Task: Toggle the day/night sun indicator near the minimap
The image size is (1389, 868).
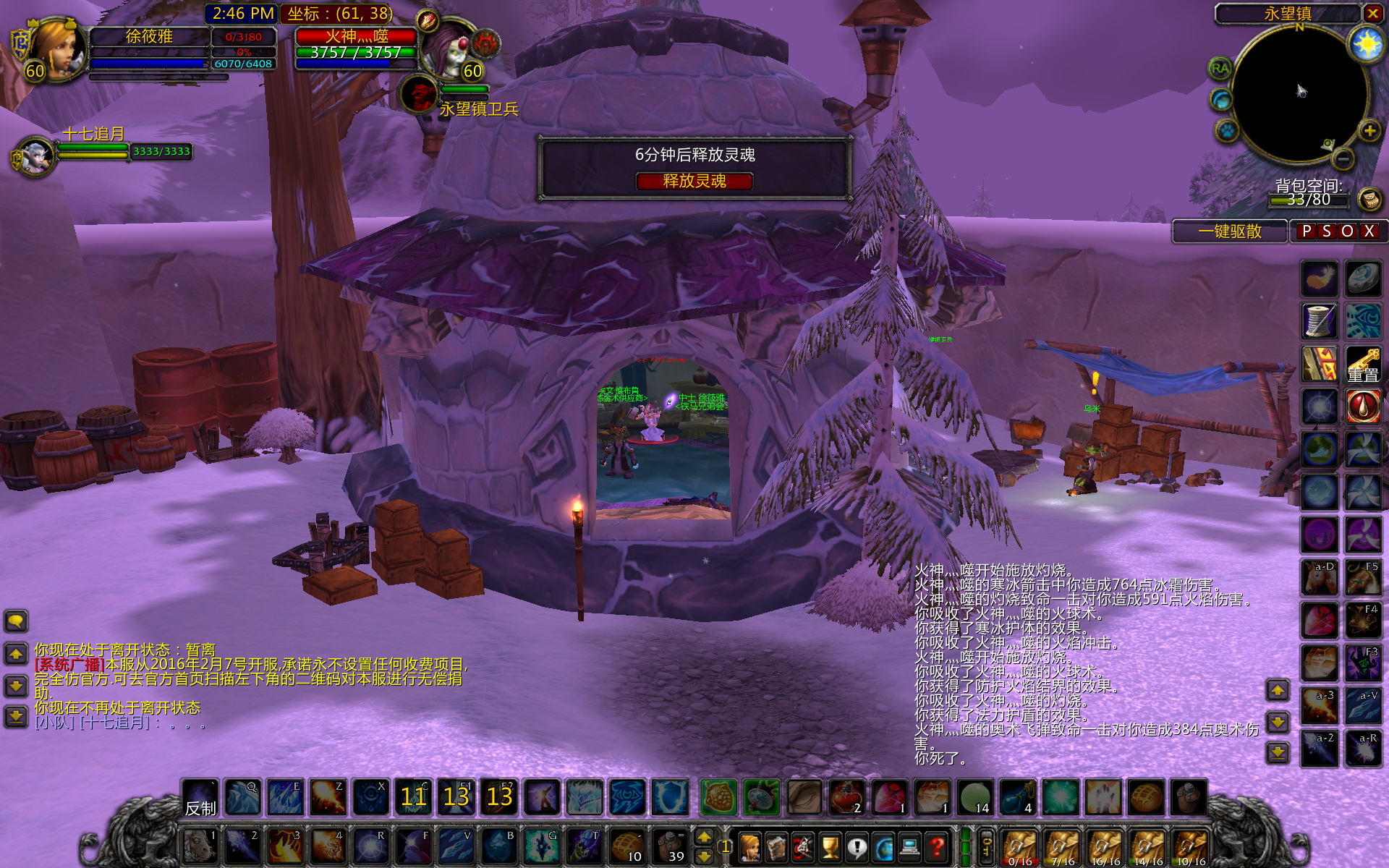Action: tap(1367, 42)
